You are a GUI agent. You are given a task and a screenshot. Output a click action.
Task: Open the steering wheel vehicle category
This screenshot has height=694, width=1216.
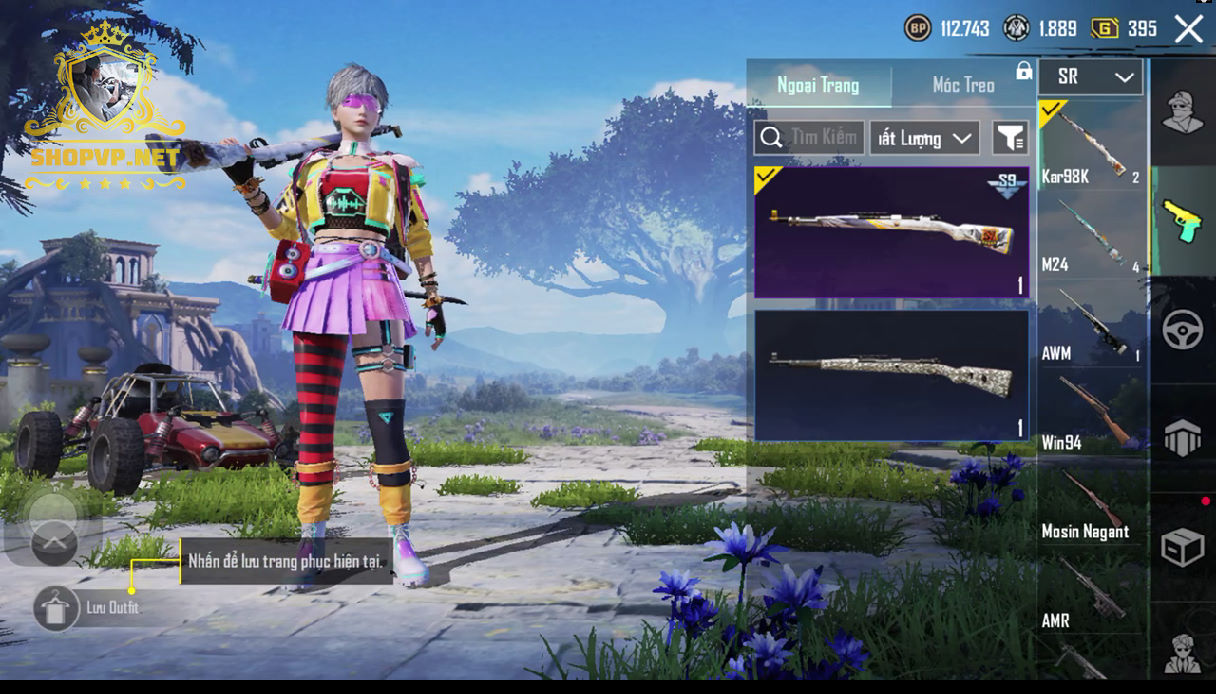(x=1182, y=330)
